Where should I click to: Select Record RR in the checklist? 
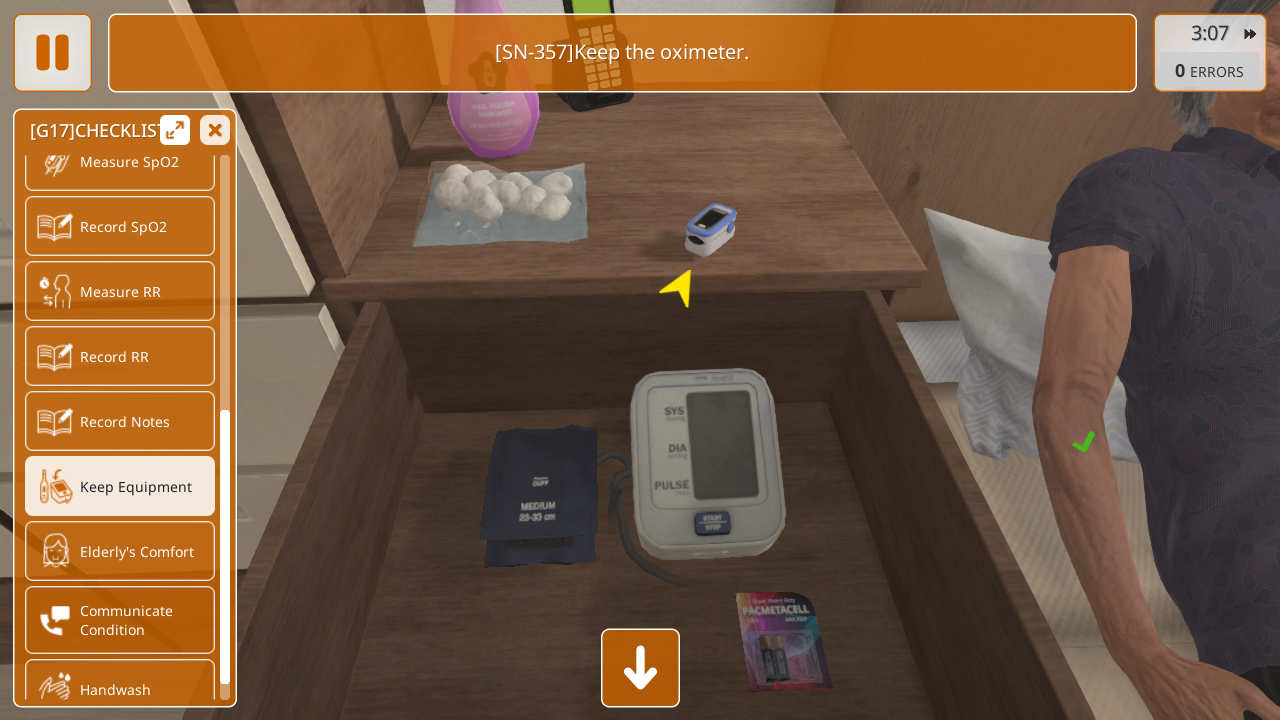click(120, 356)
